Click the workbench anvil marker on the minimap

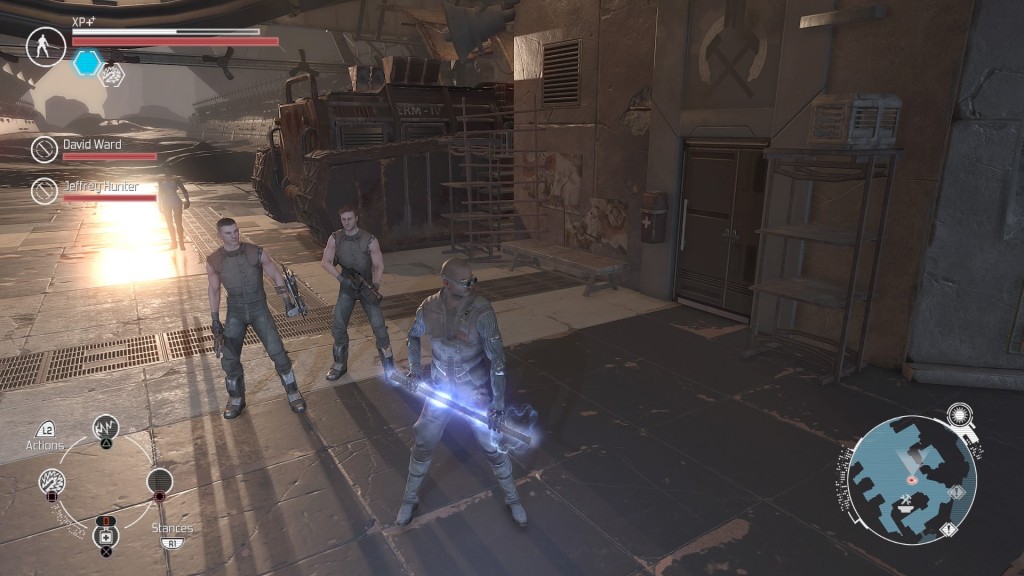click(905, 505)
